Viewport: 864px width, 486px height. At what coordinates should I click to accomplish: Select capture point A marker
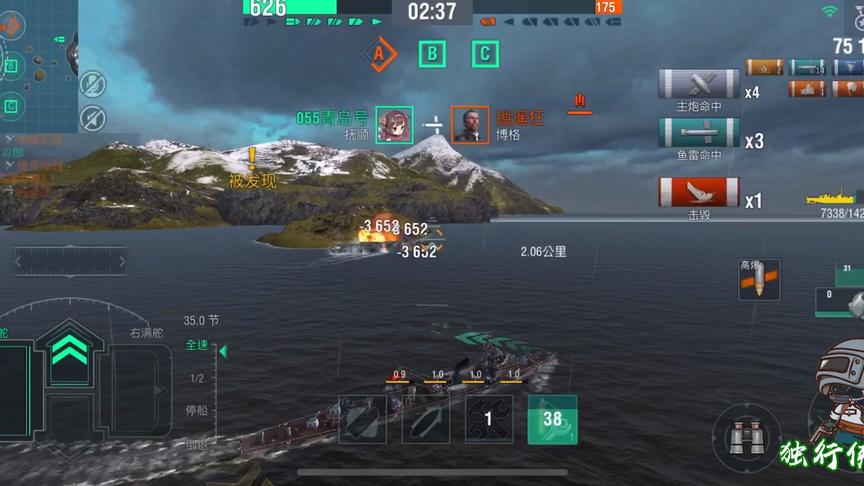[x=378, y=53]
